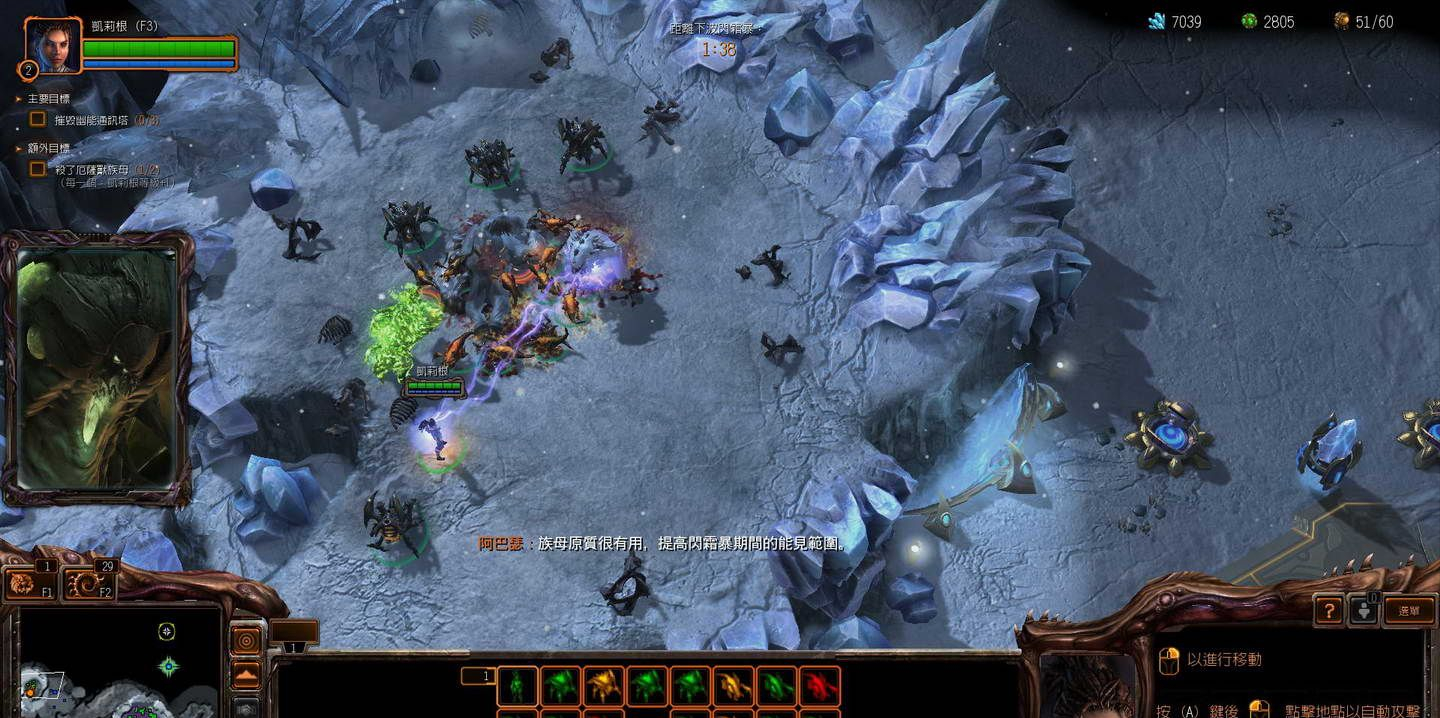The image size is (1440, 718).
Task: Choose Kerrigan's humanoid wireframe in the selection panel
Action: pos(517,687)
